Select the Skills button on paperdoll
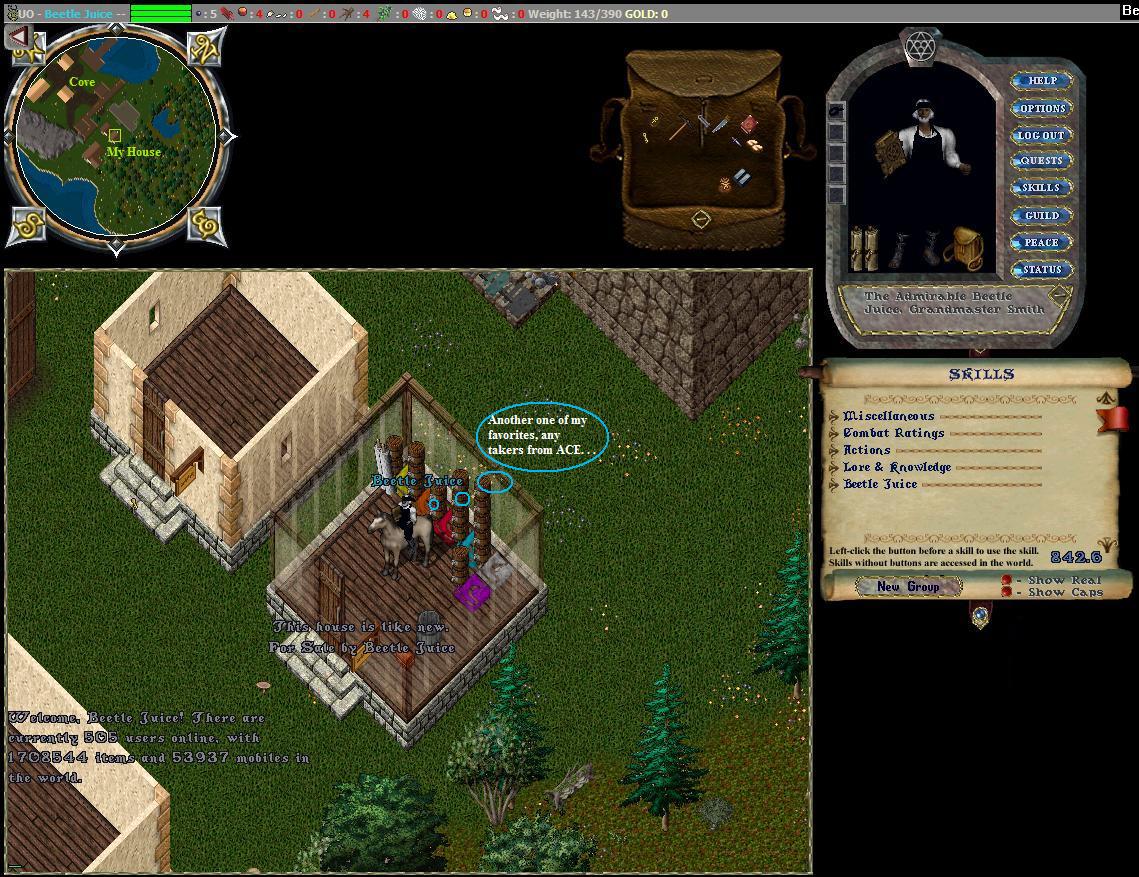This screenshot has height=877, width=1139. click(x=1041, y=188)
